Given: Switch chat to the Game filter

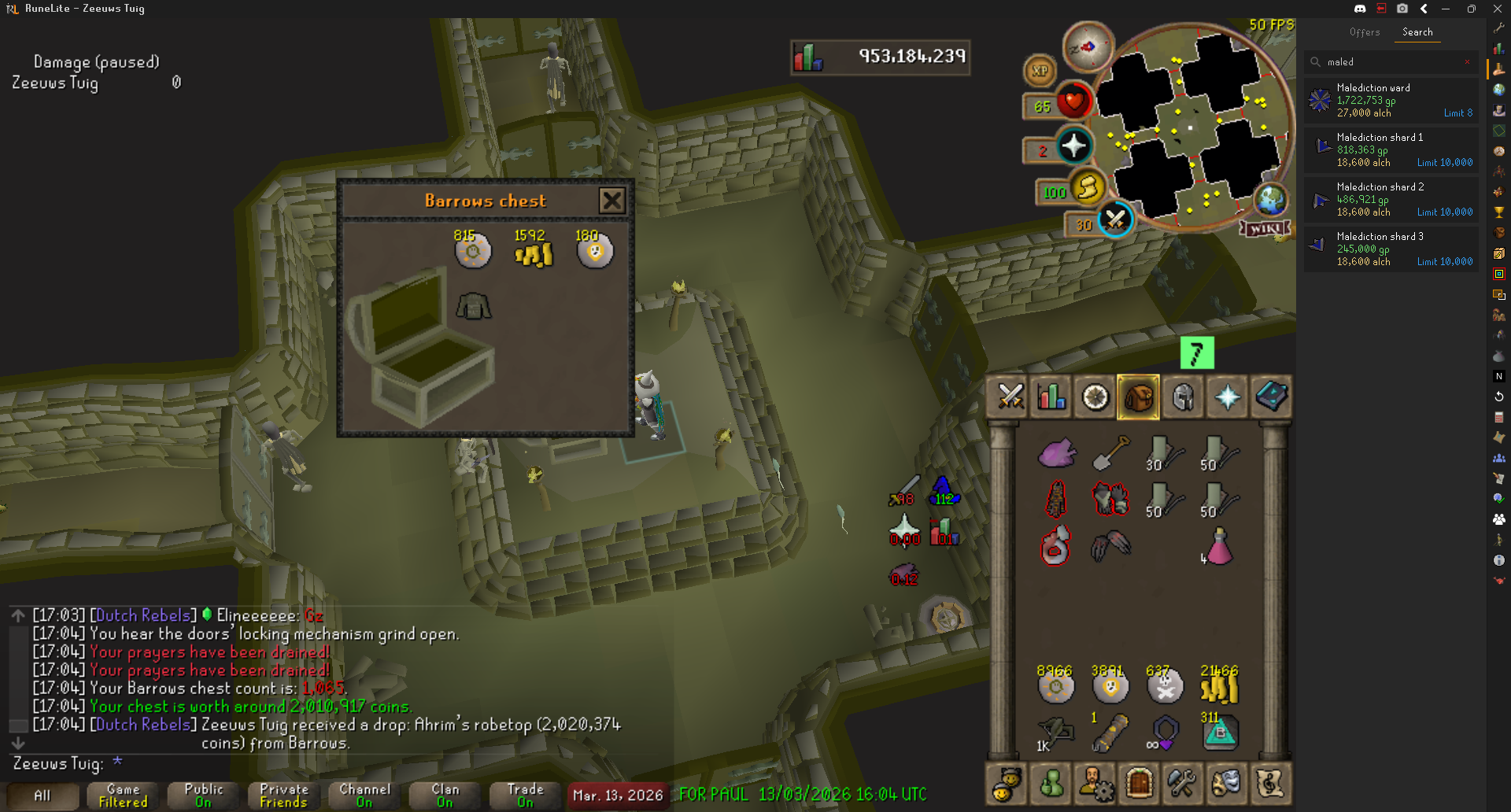Looking at the screenshot, I should point(123,795).
